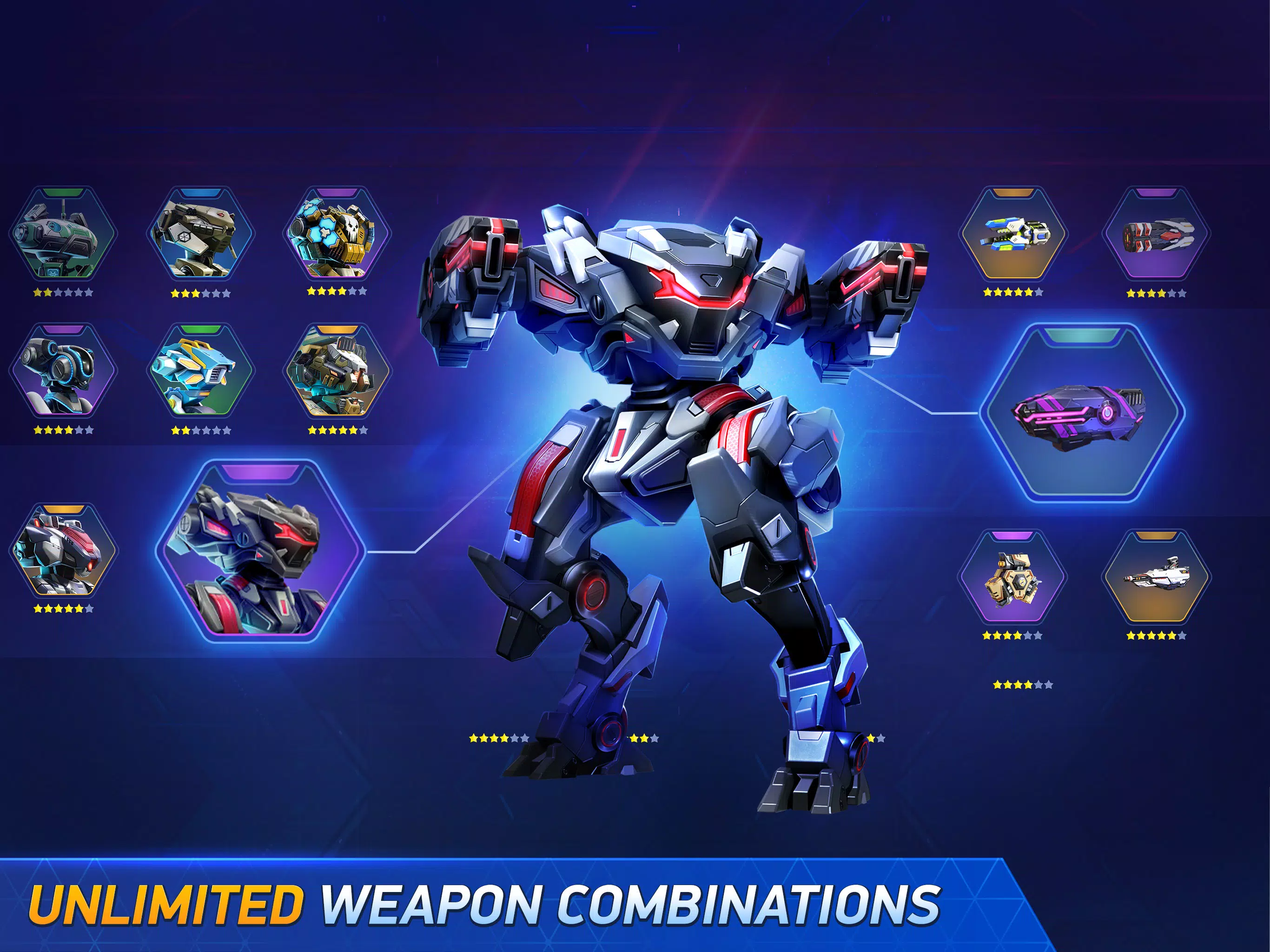This screenshot has height=952, width=1270.
Task: Choose the olive armored mech with three stars
Action: (x=200, y=234)
